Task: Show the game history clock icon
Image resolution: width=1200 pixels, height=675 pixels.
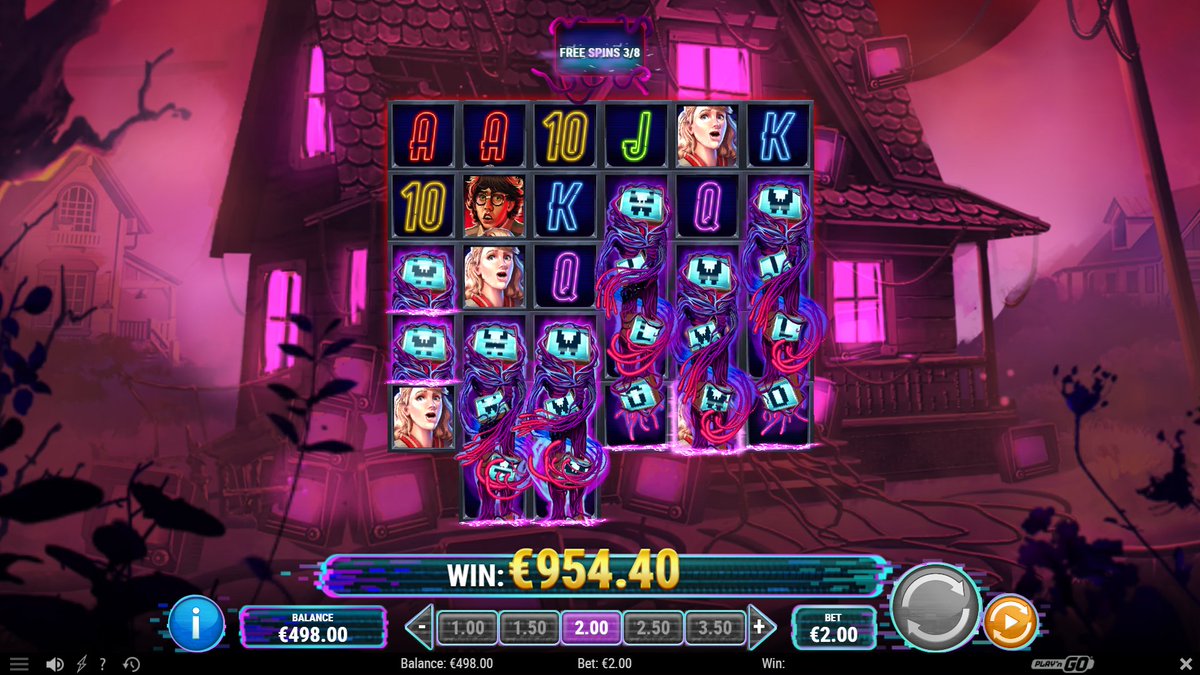Action: (x=131, y=664)
